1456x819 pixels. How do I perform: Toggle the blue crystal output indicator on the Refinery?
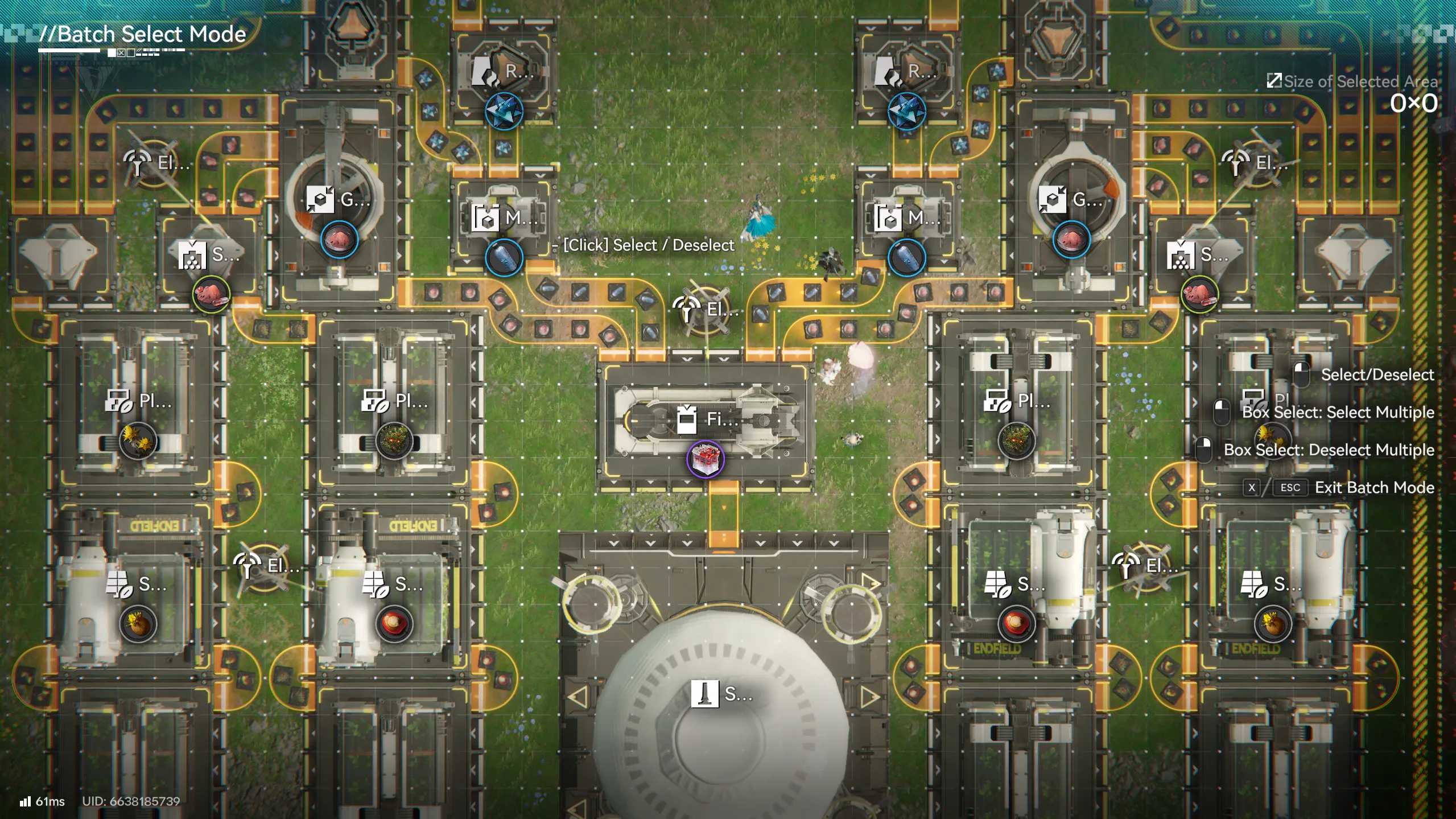point(504,110)
